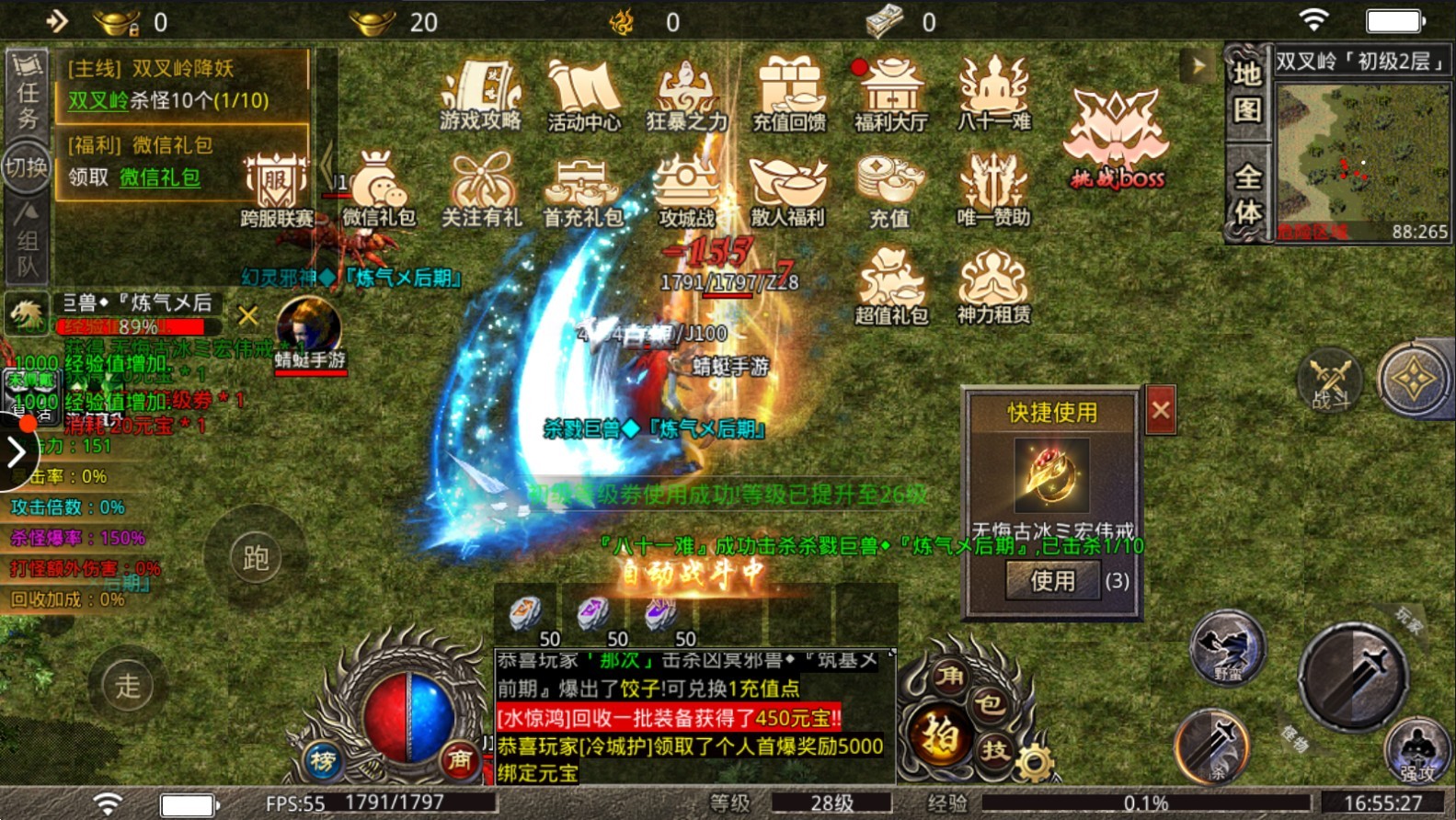
Task: Expand the left-side arrow panel
Action: point(17,451)
